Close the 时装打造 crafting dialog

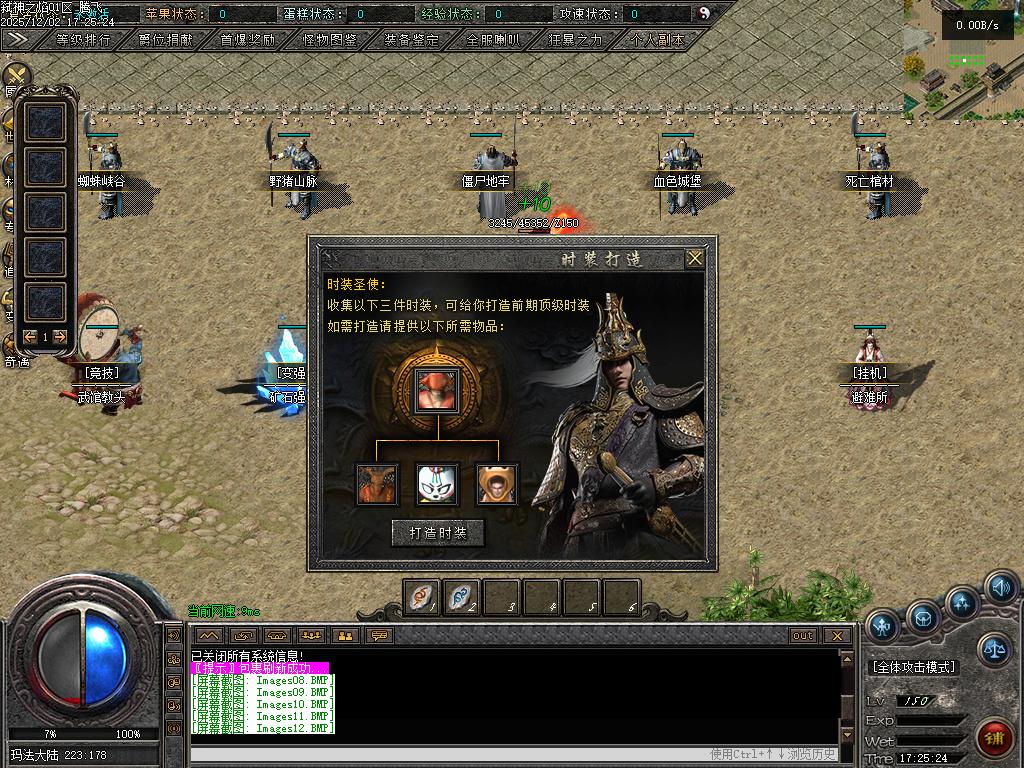tap(695, 259)
